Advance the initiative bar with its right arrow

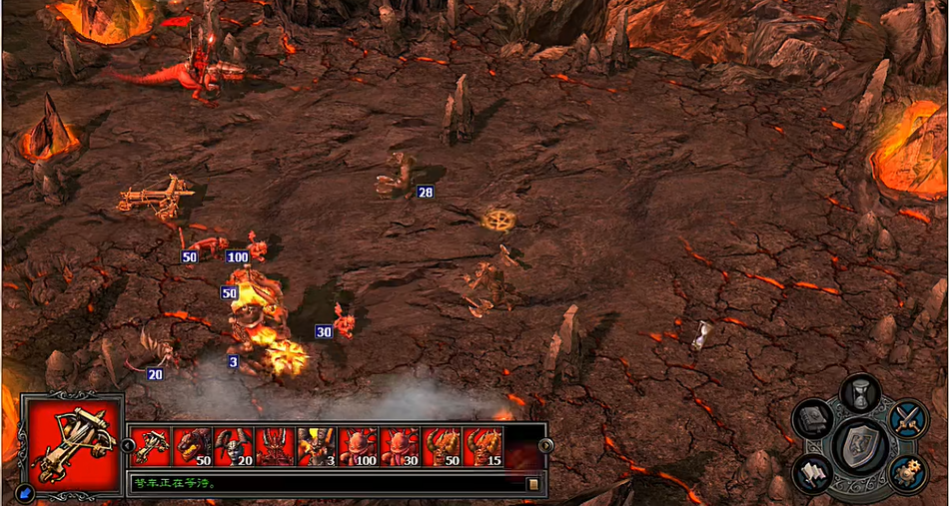click(545, 446)
